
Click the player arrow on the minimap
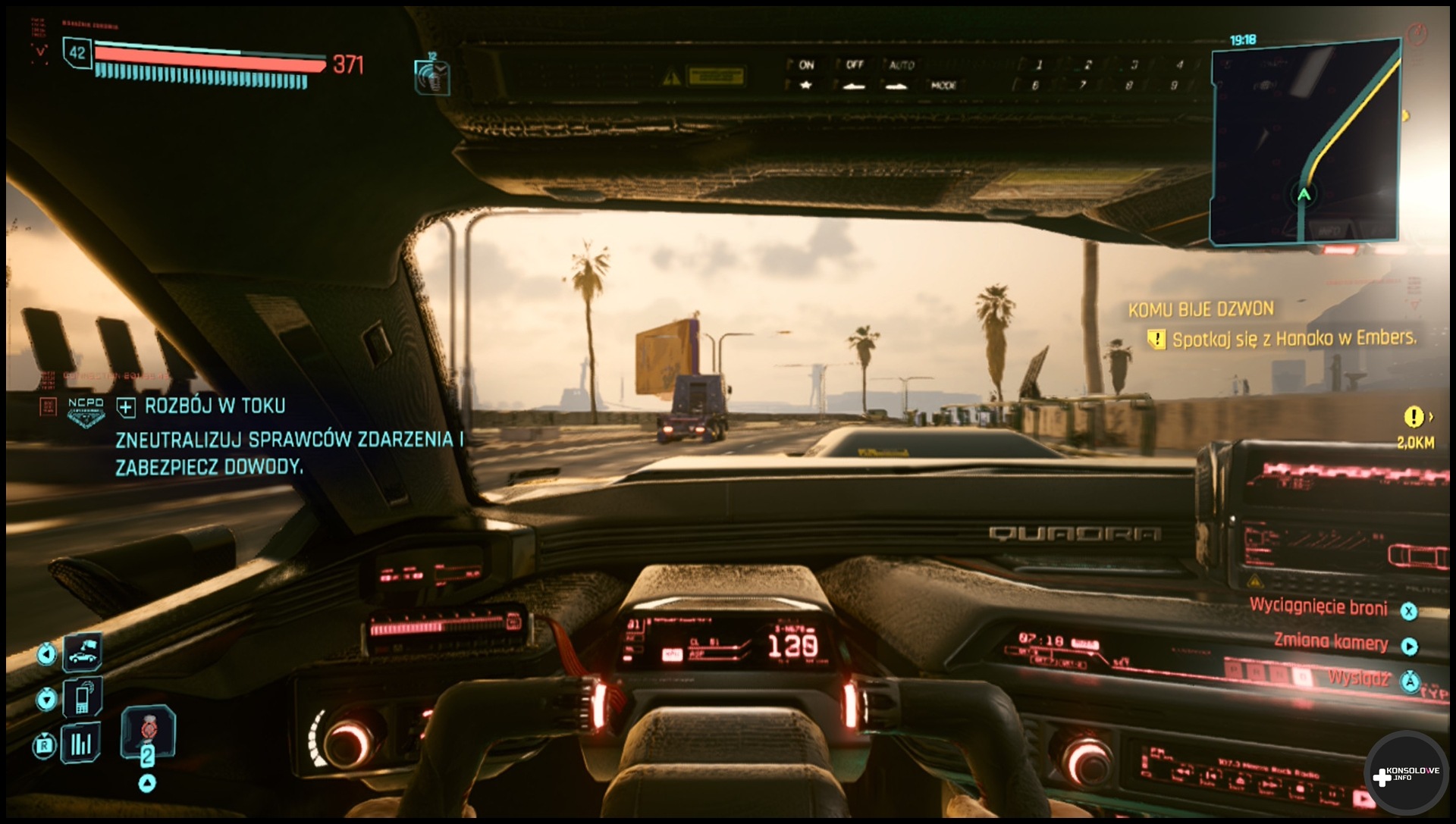tap(1304, 195)
